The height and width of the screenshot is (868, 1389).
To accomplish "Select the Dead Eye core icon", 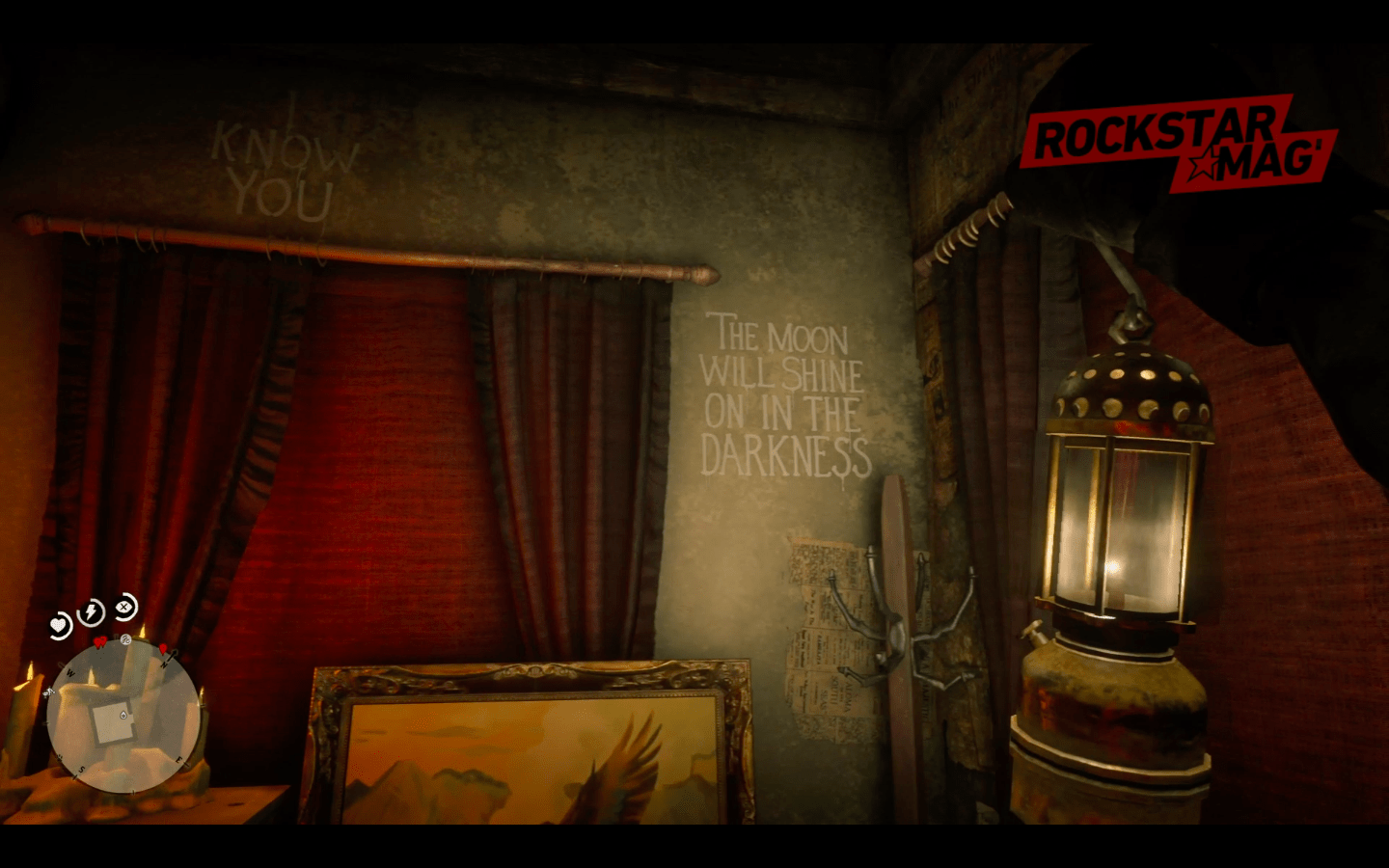I will (x=125, y=607).
